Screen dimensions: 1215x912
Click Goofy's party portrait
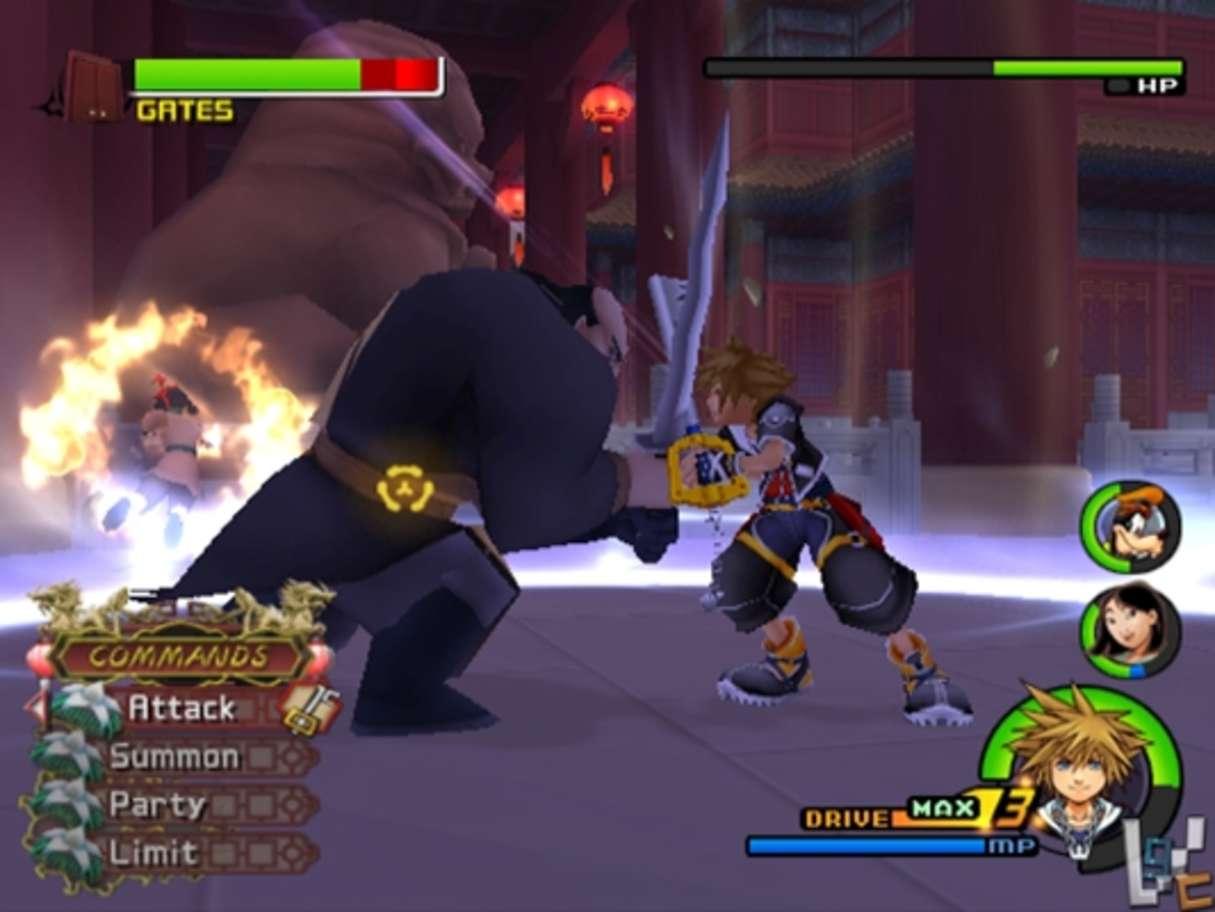[x=1129, y=526]
